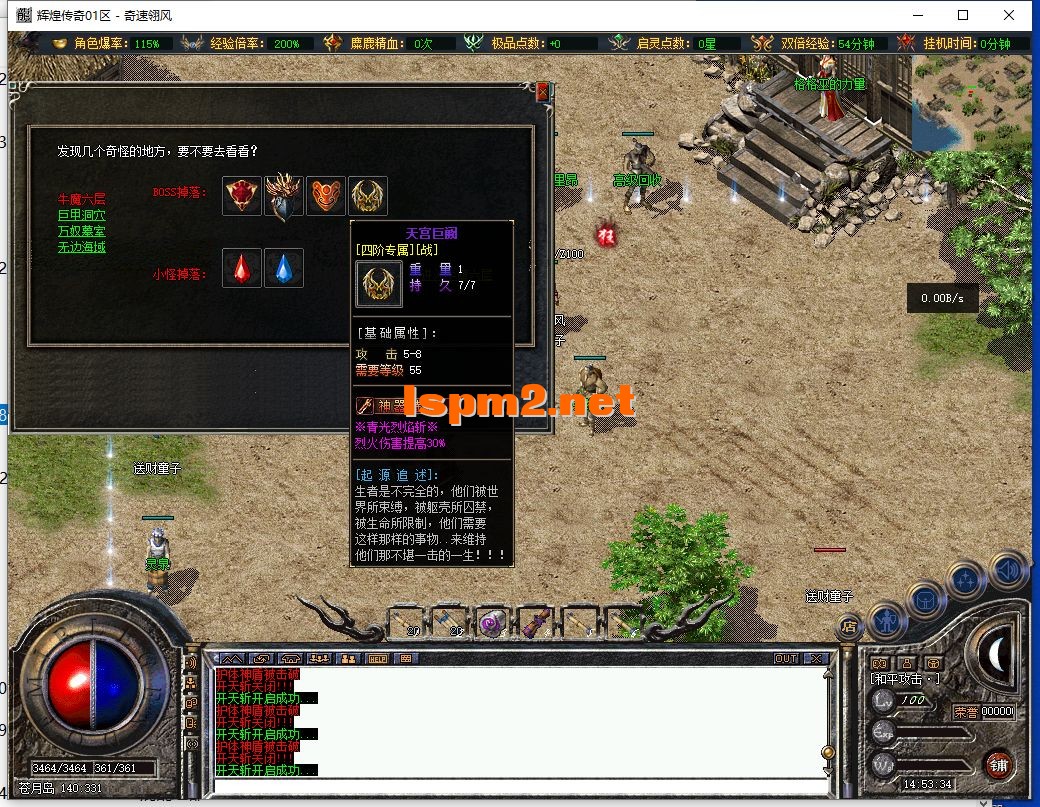This screenshot has width=1040, height=807.
Task: Inspect the red gem emblem boss drop
Action: (x=242, y=195)
